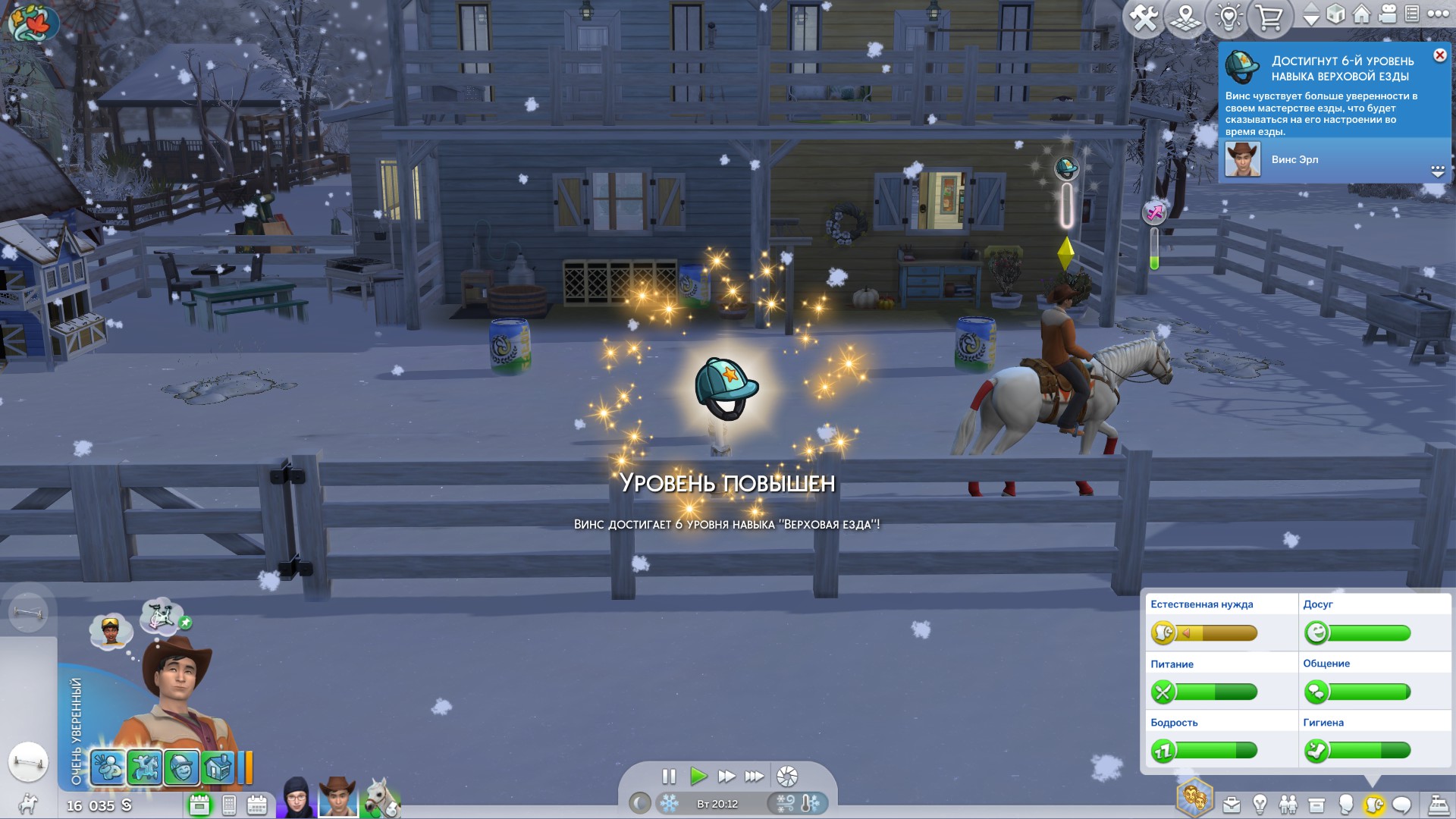Select the hooded Sim with glasses portrait
Image resolution: width=1456 pixels, height=819 pixels.
click(297, 798)
